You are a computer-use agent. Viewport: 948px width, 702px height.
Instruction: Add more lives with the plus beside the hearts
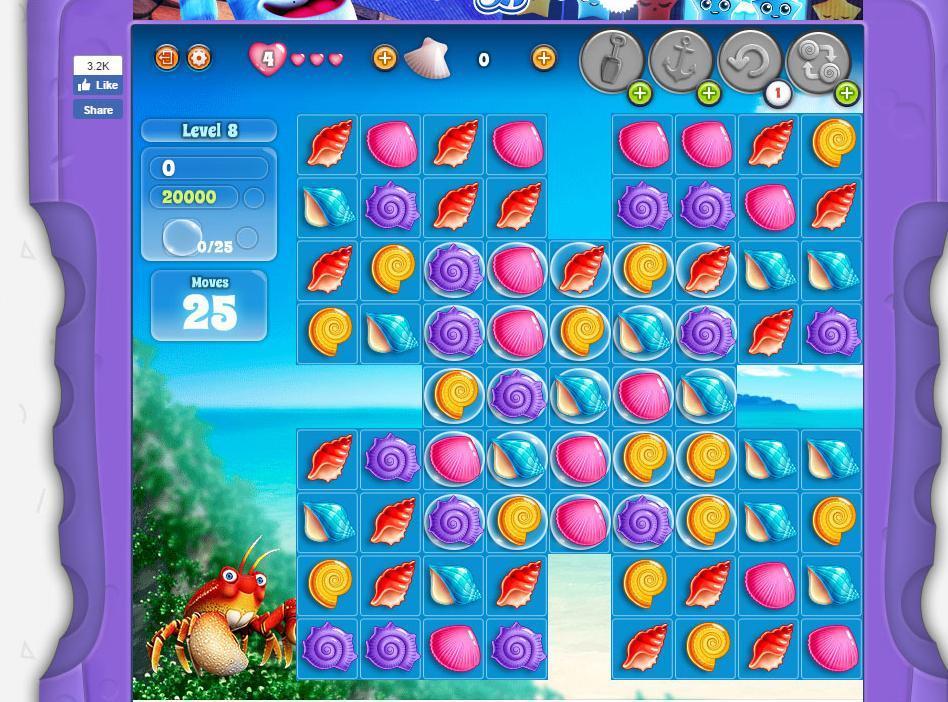(384, 59)
